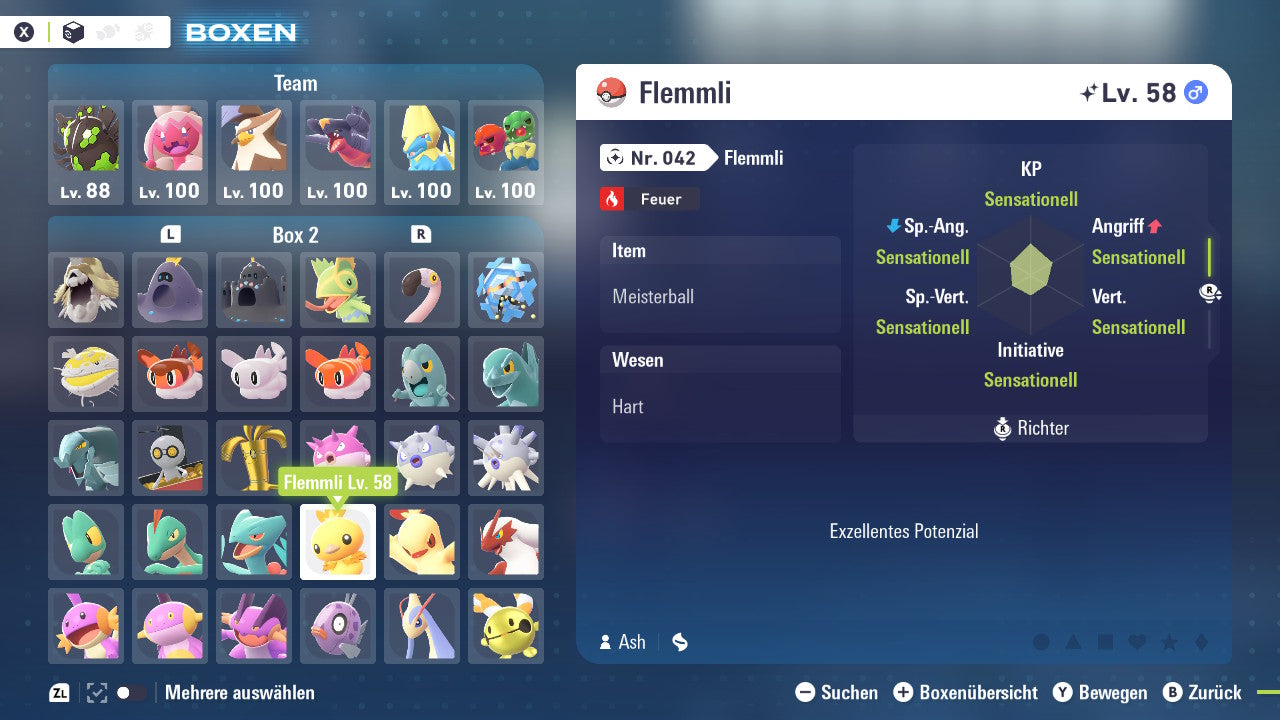Select the Team section header
1280x720 pixels.
(295, 83)
